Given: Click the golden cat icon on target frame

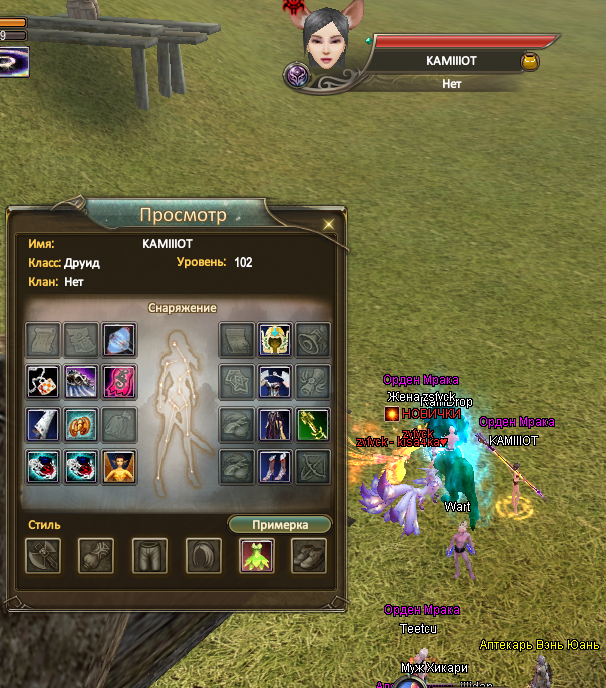Looking at the screenshot, I should pos(528,62).
